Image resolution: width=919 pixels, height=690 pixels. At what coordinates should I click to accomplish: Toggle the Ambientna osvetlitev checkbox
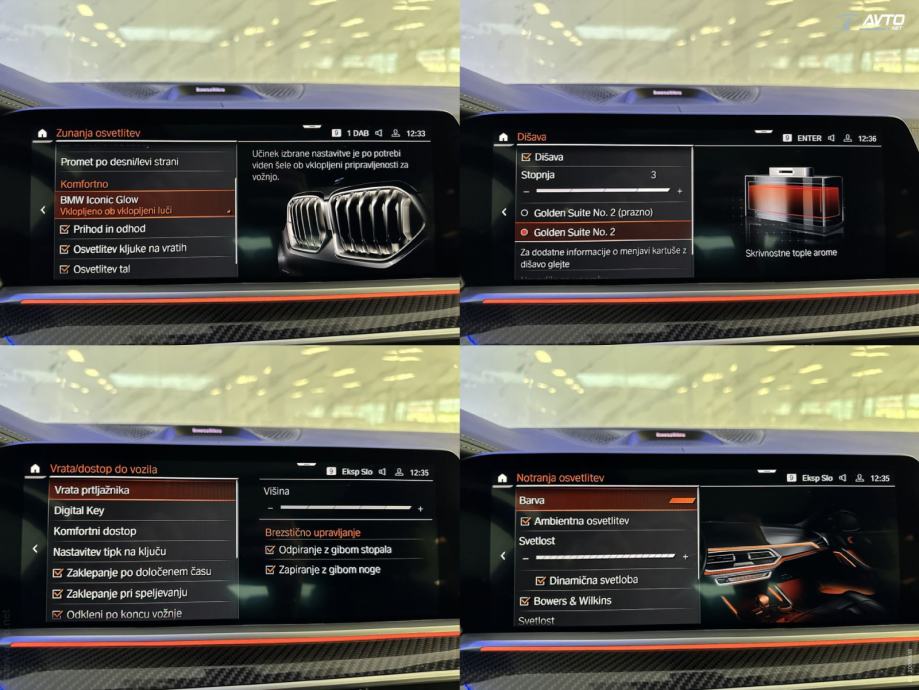[x=525, y=521]
